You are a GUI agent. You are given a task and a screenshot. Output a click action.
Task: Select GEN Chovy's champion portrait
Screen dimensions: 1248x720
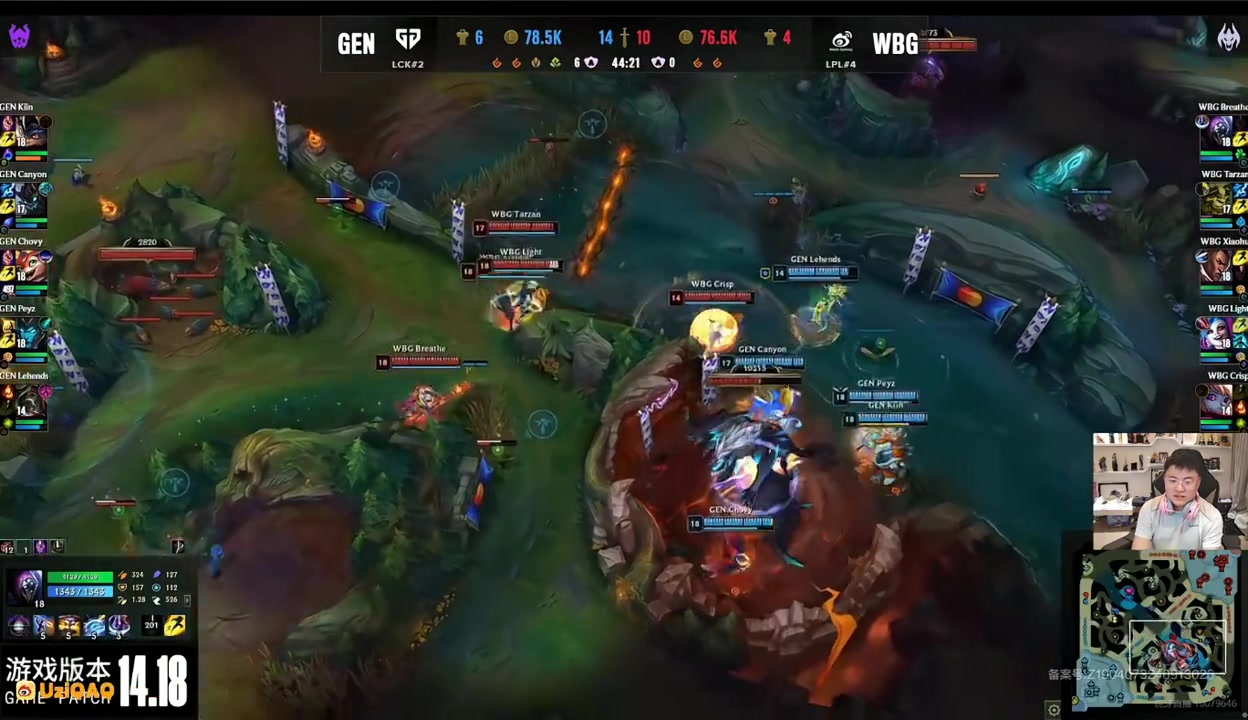[x=32, y=266]
